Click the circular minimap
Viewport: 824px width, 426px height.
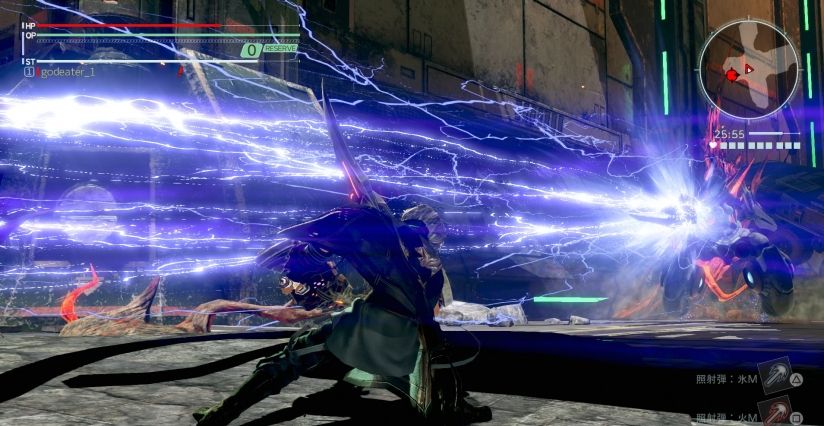click(x=748, y=68)
